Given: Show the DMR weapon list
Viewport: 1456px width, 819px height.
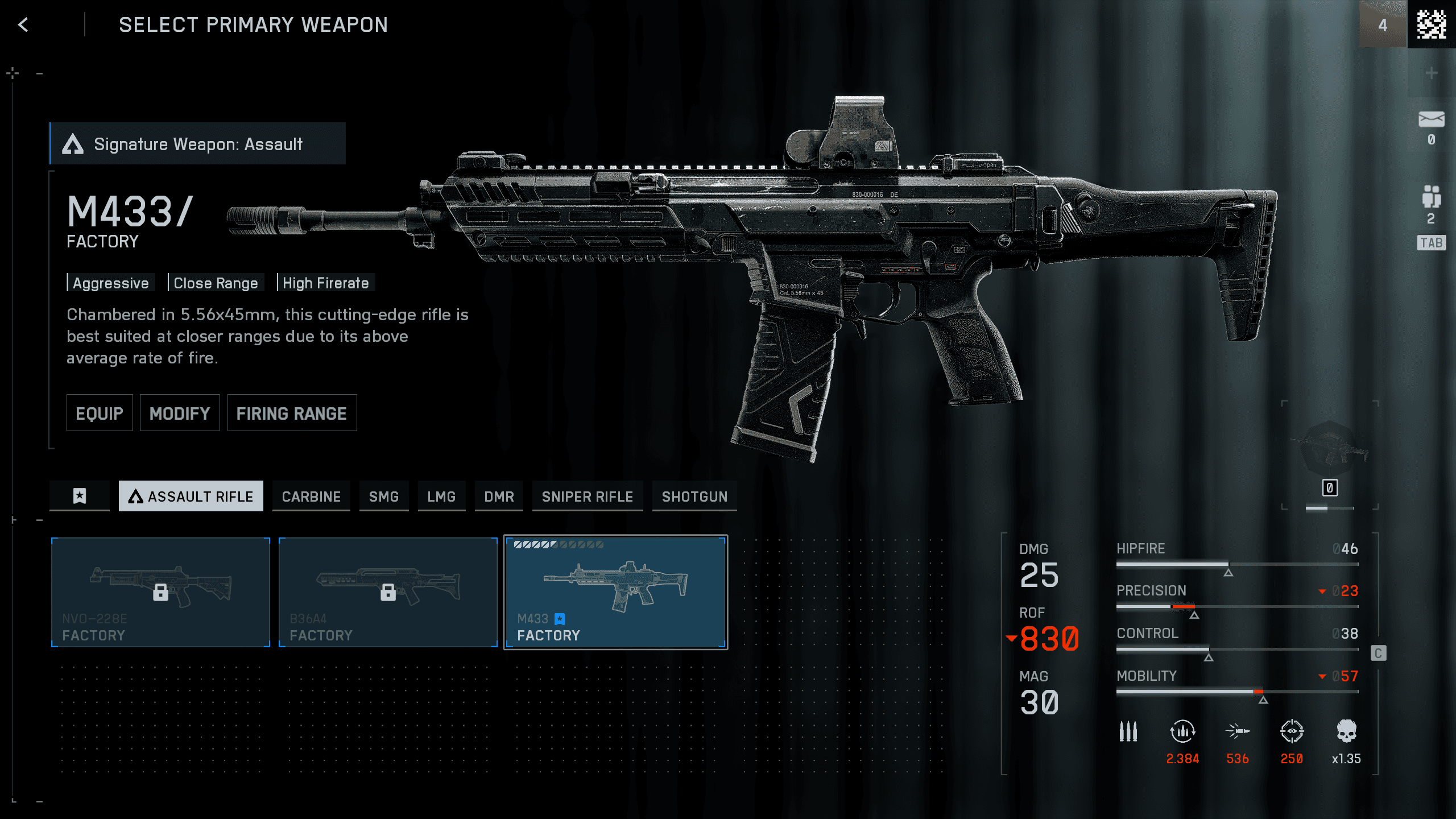Looking at the screenshot, I should pos(499,496).
